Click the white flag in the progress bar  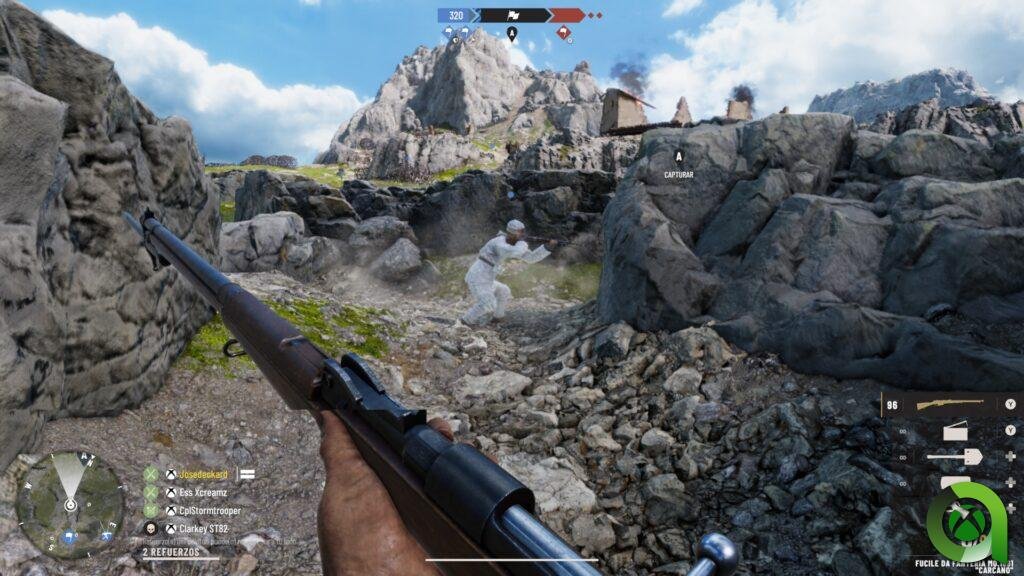coord(512,15)
